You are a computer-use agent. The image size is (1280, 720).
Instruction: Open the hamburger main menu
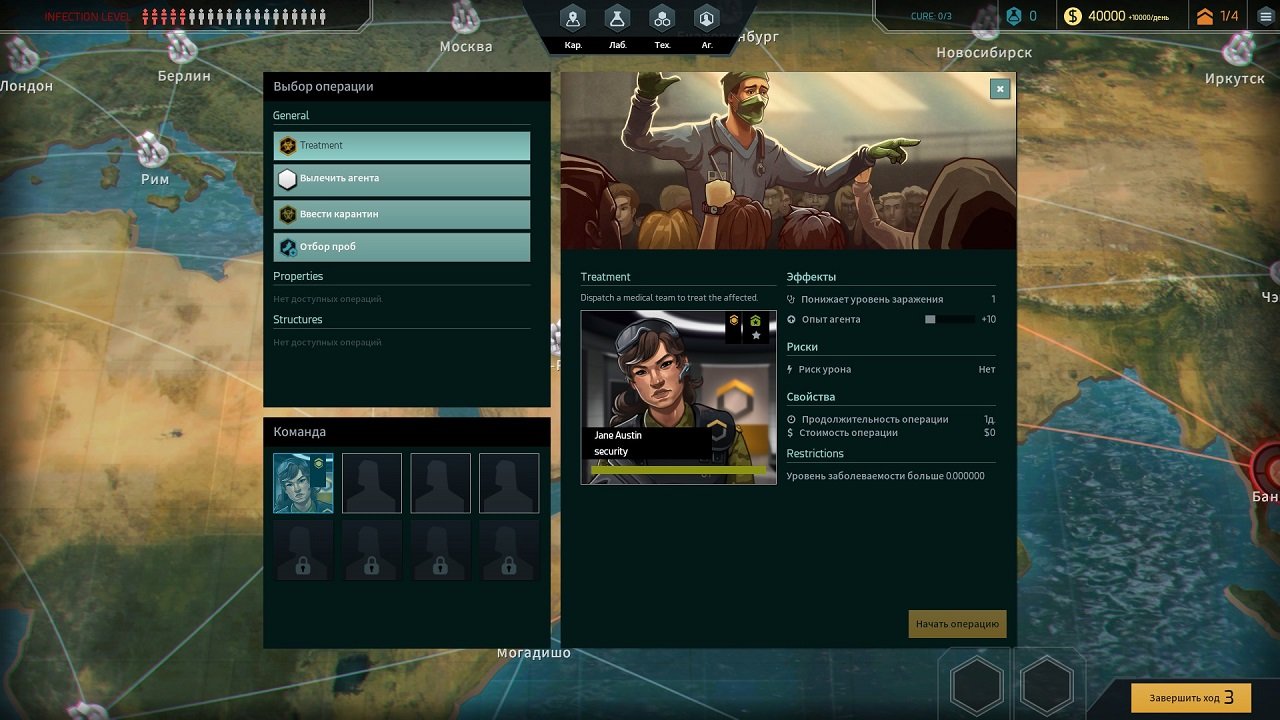click(1265, 16)
